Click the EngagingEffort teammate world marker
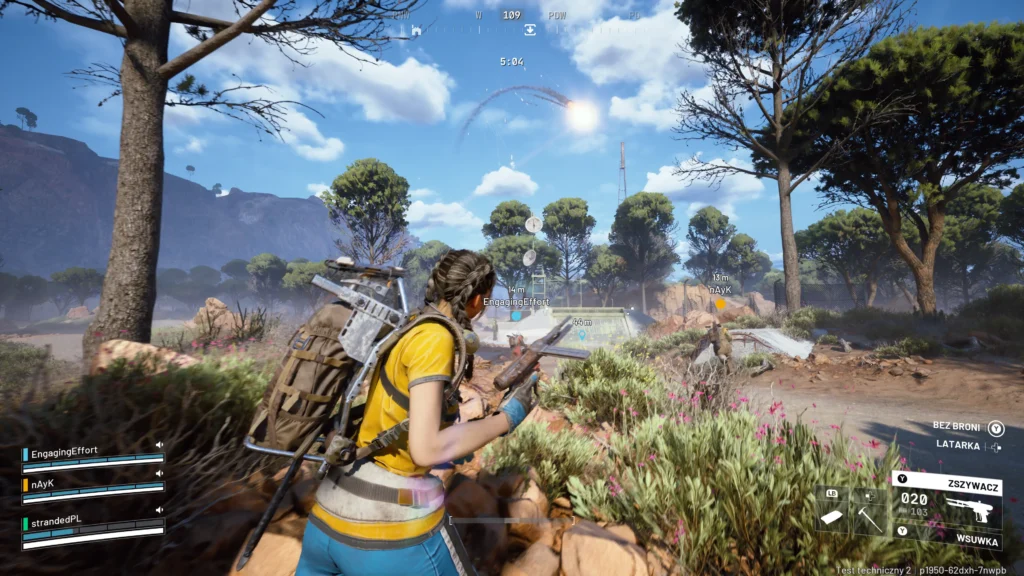The height and width of the screenshot is (576, 1024). [x=516, y=315]
